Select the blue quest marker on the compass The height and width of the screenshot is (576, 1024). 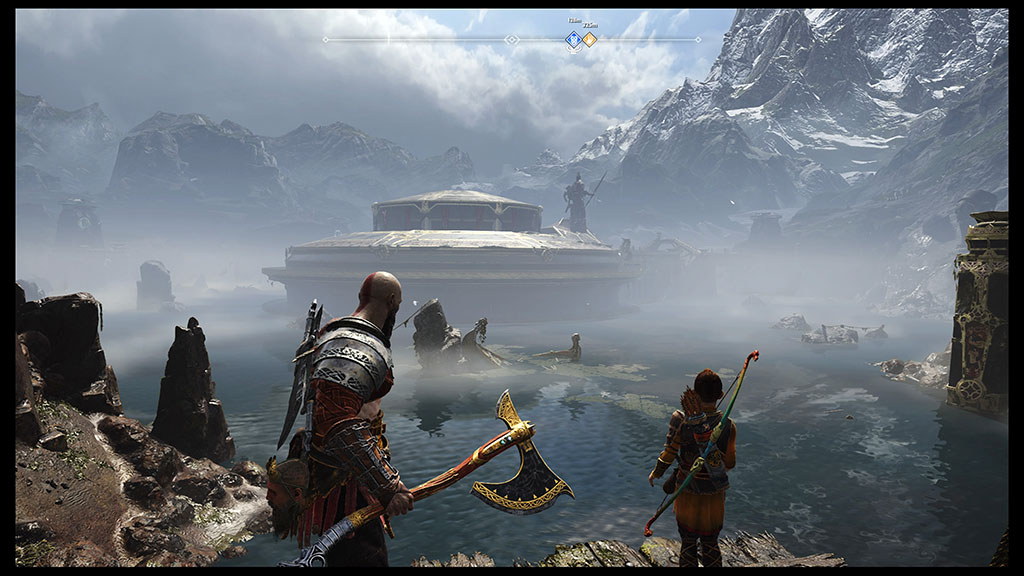coord(574,40)
